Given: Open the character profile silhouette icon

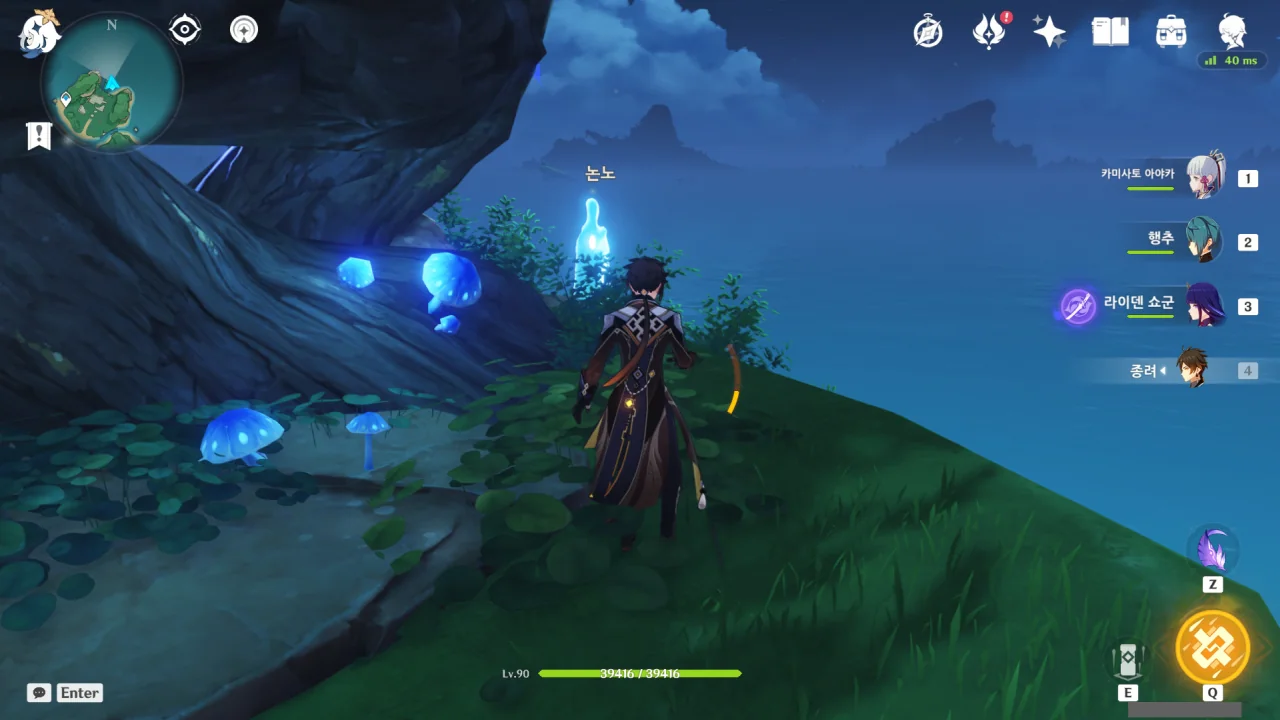Looking at the screenshot, I should point(1231,30).
